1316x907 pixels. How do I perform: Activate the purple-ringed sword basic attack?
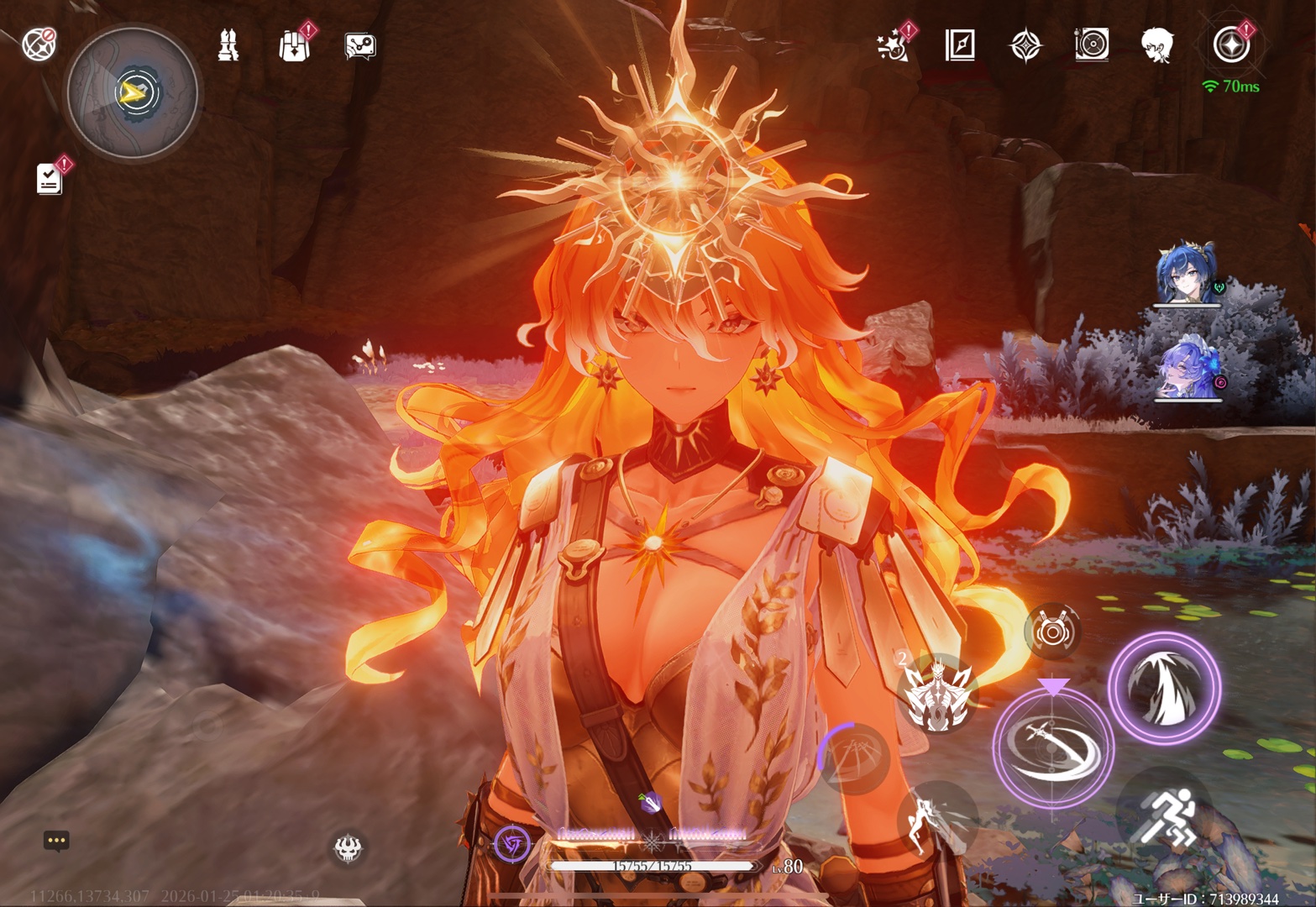(x=1053, y=746)
